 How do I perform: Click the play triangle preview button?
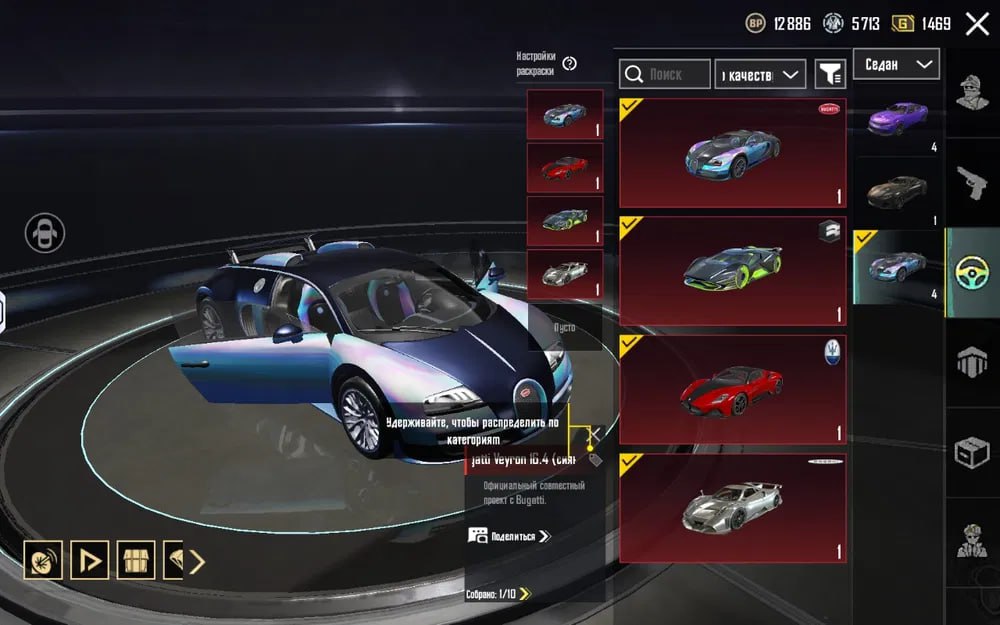point(90,560)
